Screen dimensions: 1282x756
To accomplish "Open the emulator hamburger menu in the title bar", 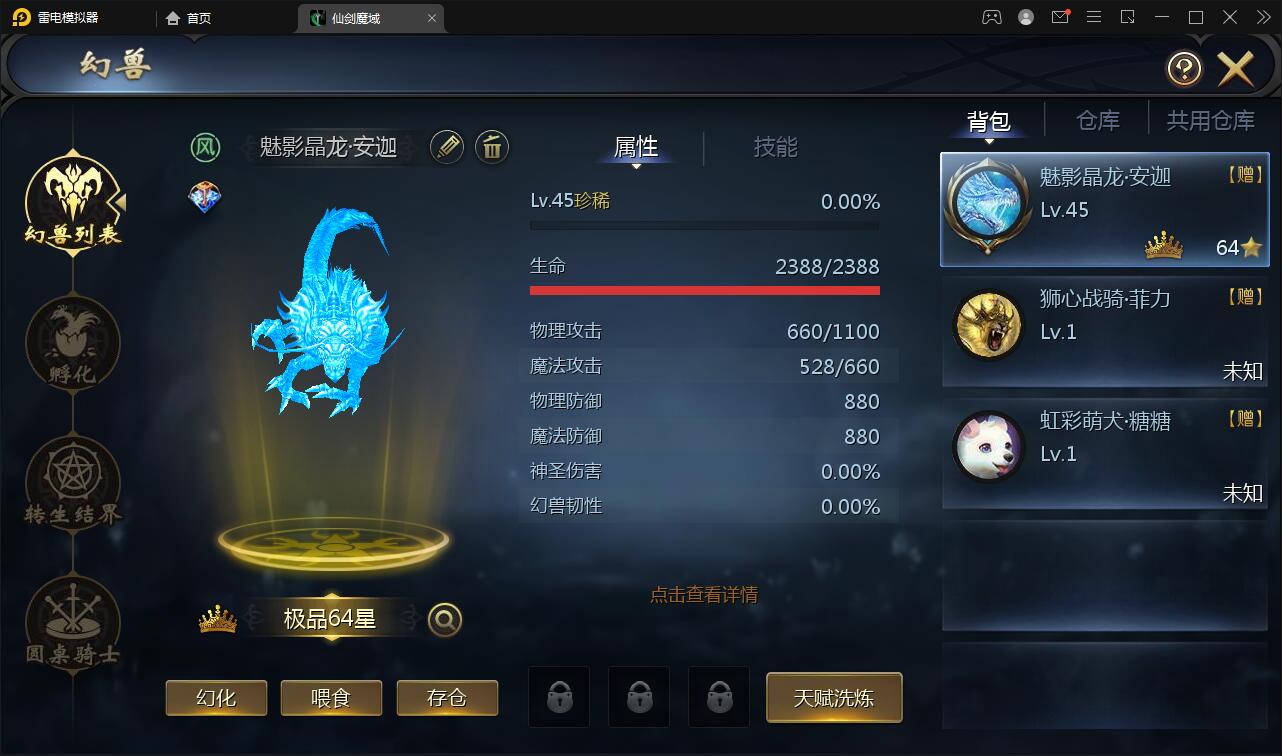I will coord(1094,17).
